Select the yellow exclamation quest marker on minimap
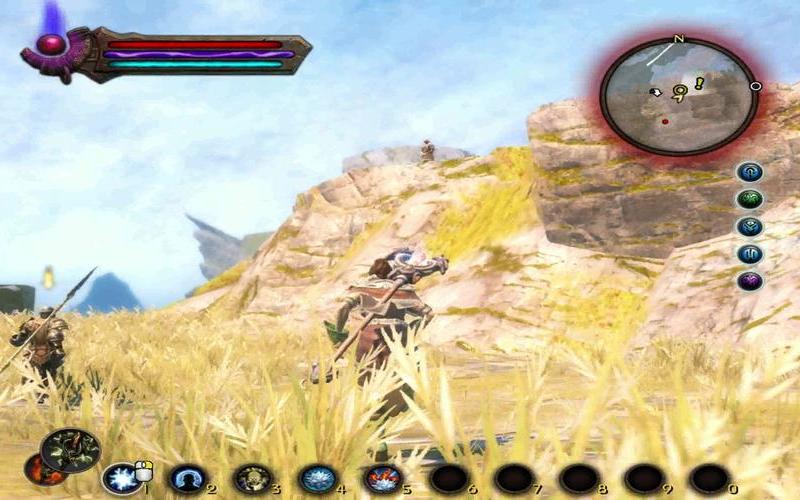Screen dimensions: 800x500 (x=699, y=83)
